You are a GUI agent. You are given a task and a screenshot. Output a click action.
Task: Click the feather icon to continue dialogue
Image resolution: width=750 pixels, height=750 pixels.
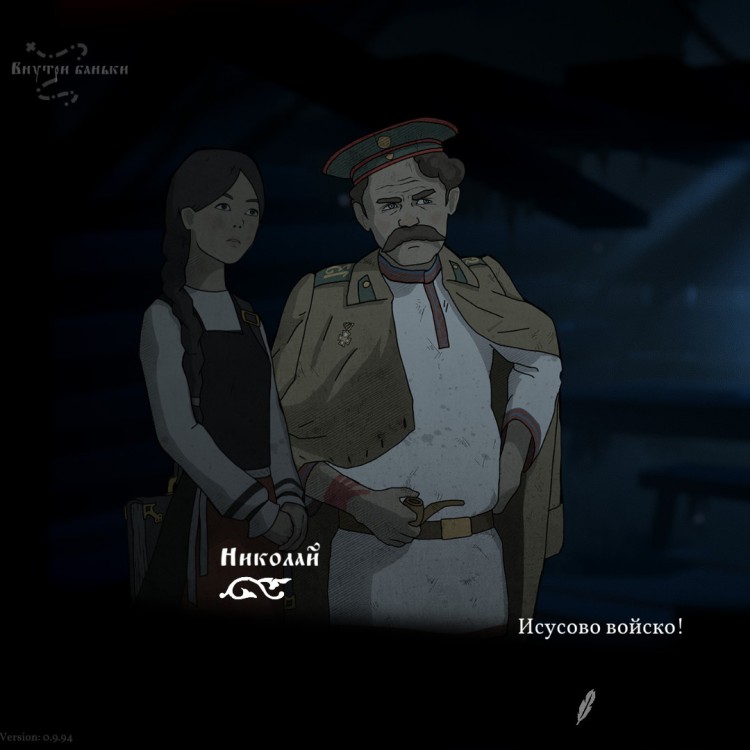586,706
